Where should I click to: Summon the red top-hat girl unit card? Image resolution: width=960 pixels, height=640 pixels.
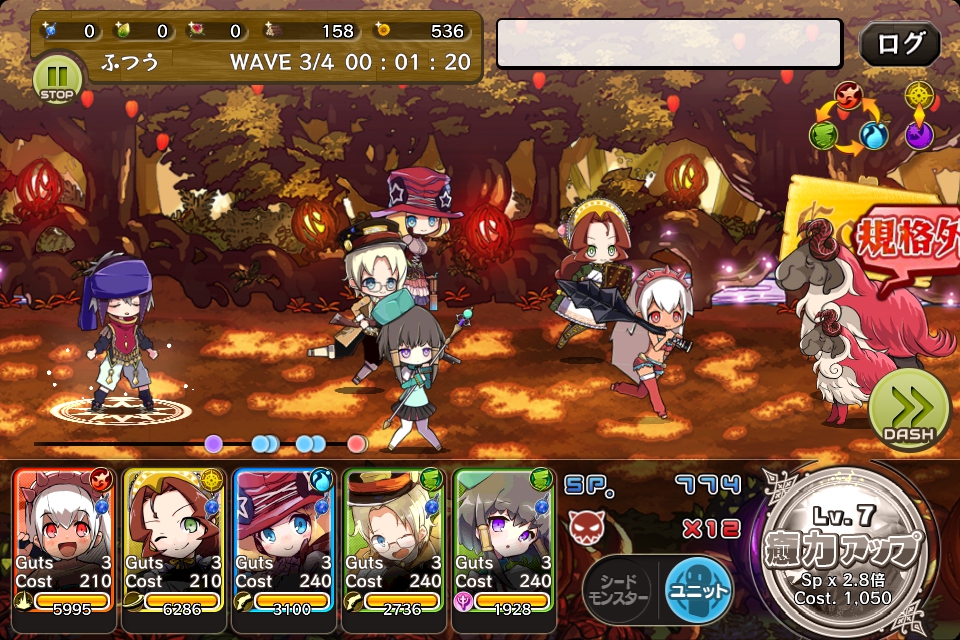pyautogui.click(x=284, y=540)
